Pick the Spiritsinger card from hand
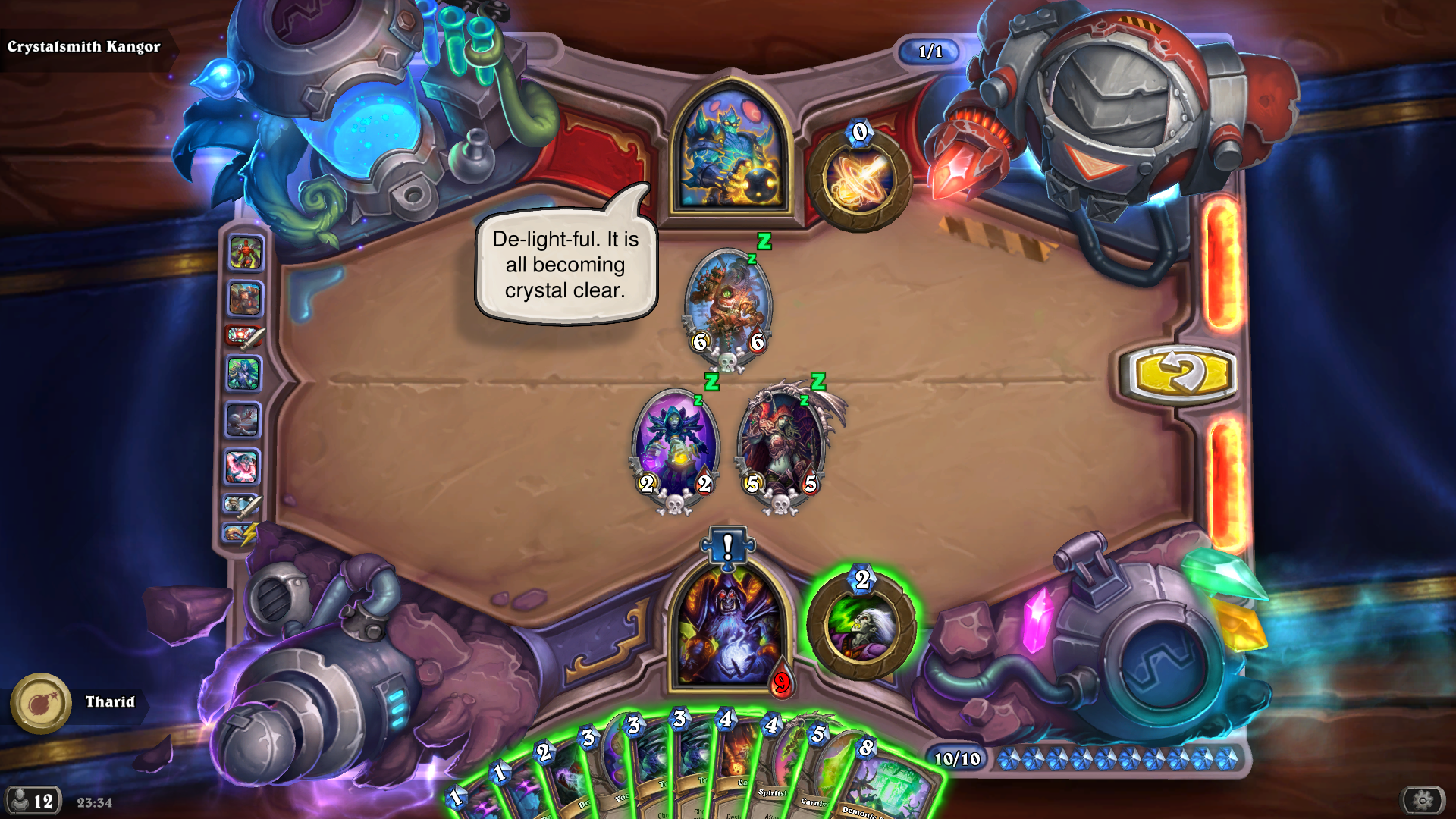The width and height of the screenshot is (1456, 819). (773, 781)
